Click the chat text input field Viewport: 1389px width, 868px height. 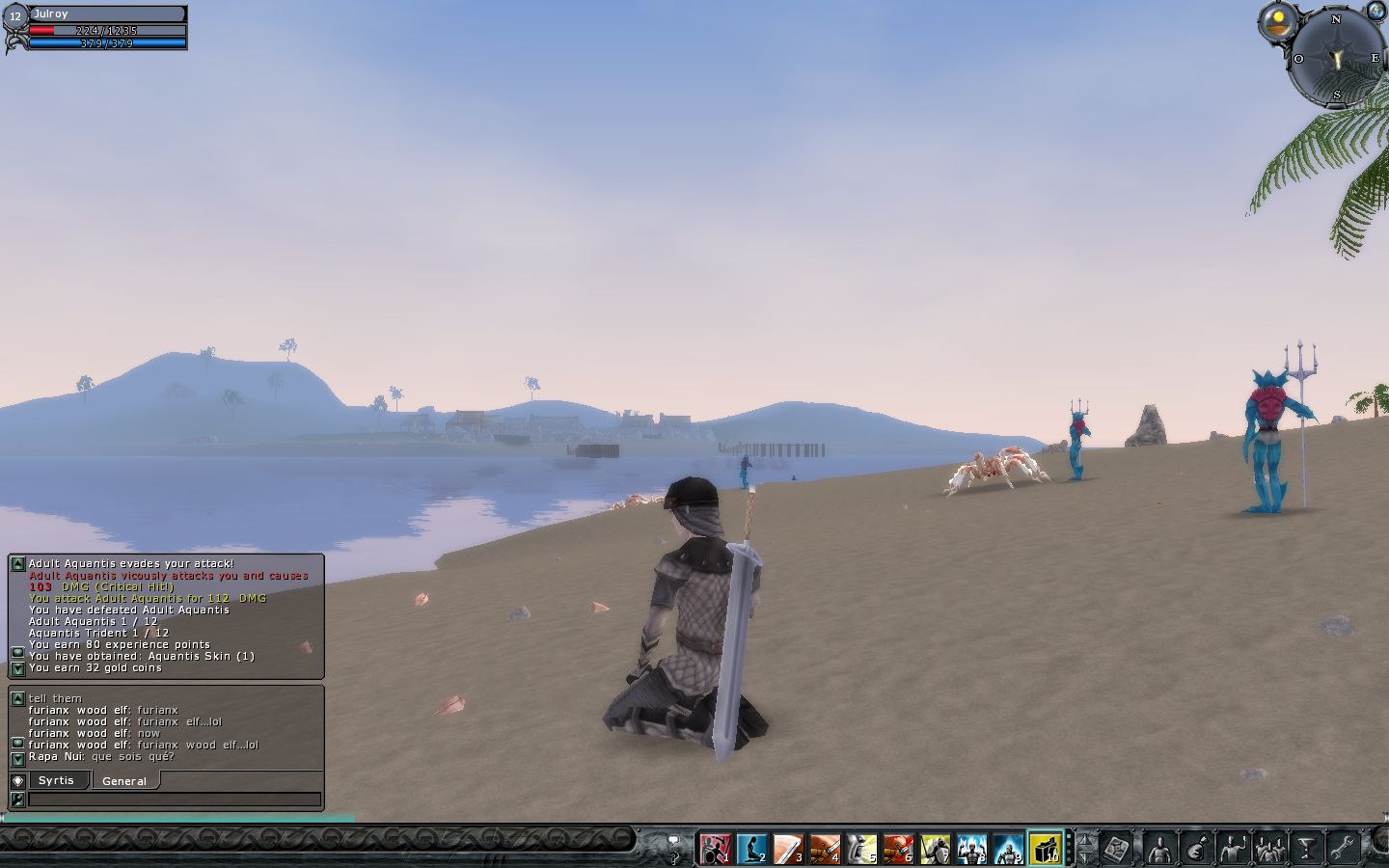click(x=174, y=800)
